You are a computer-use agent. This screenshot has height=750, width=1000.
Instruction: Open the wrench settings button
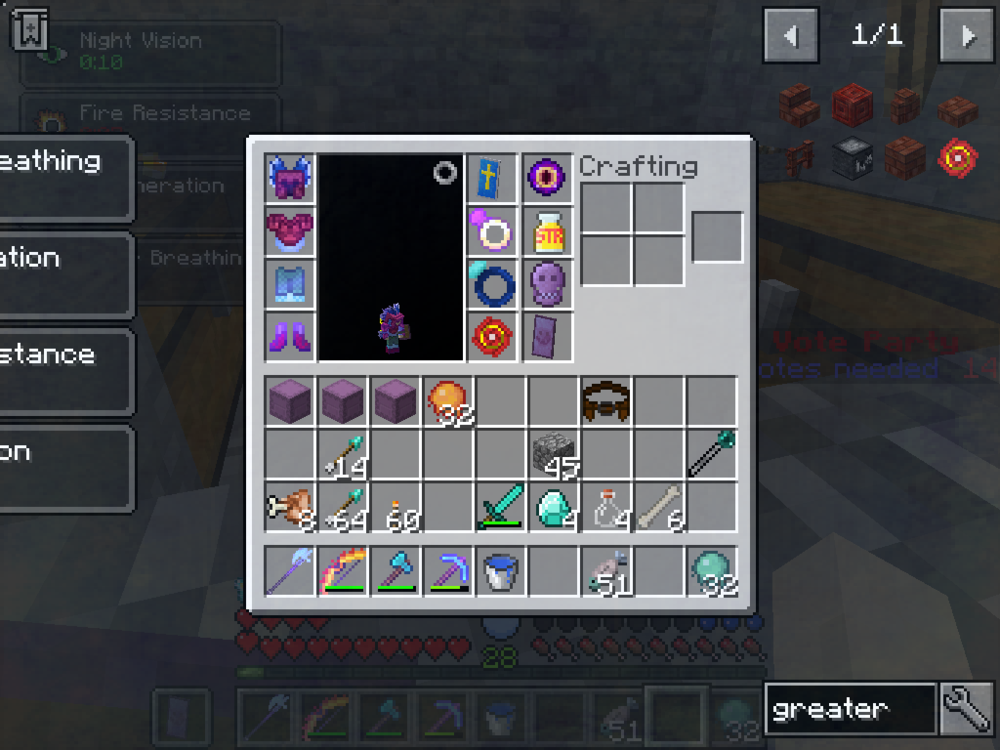pyautogui.click(x=966, y=709)
